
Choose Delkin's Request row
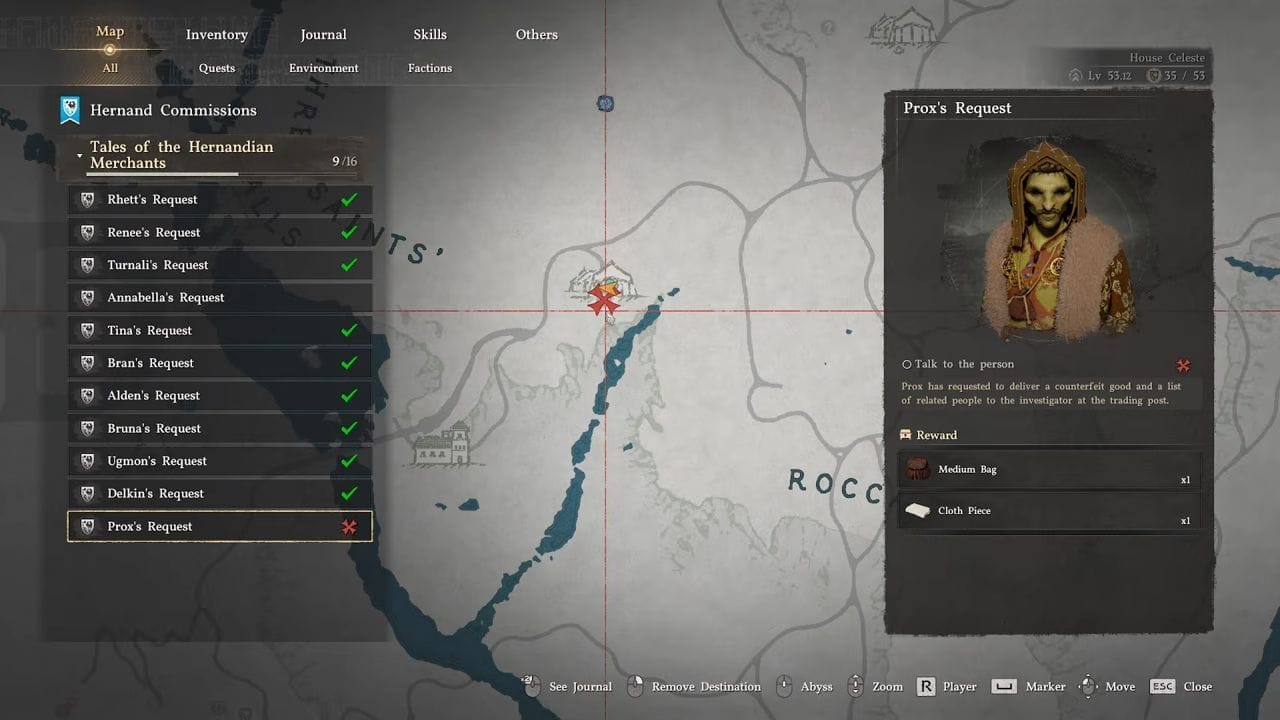click(219, 494)
